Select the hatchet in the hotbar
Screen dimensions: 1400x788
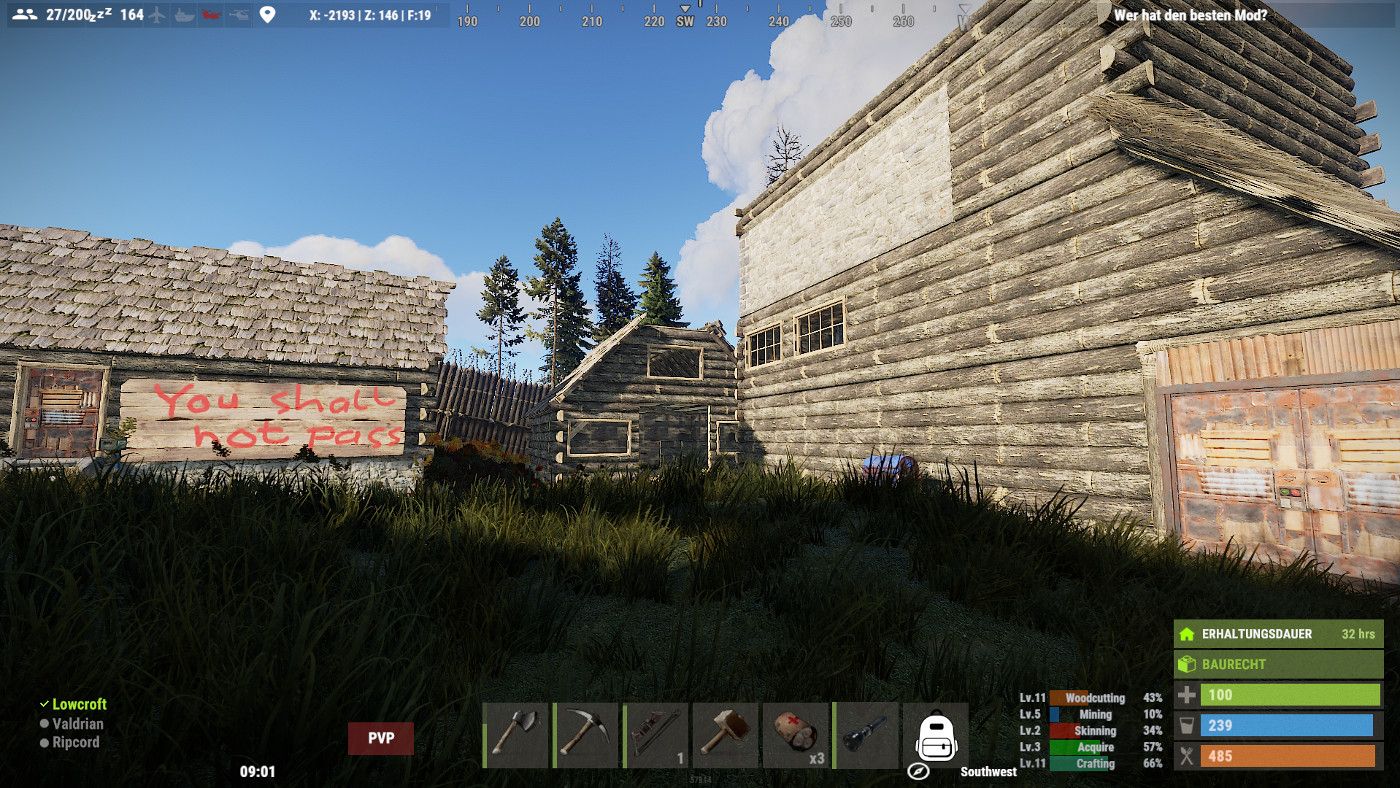(x=515, y=735)
